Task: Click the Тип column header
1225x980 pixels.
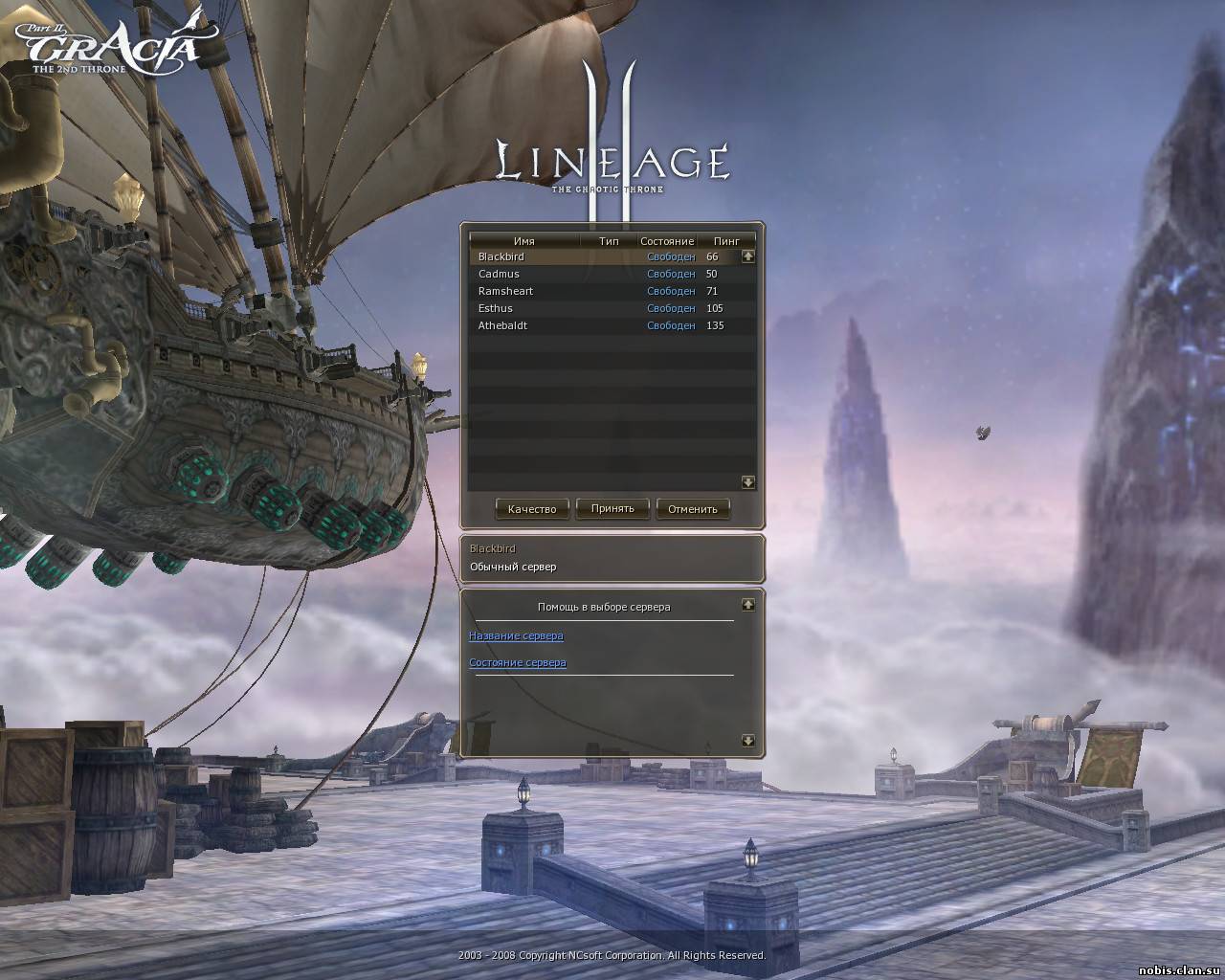Action: tap(609, 241)
